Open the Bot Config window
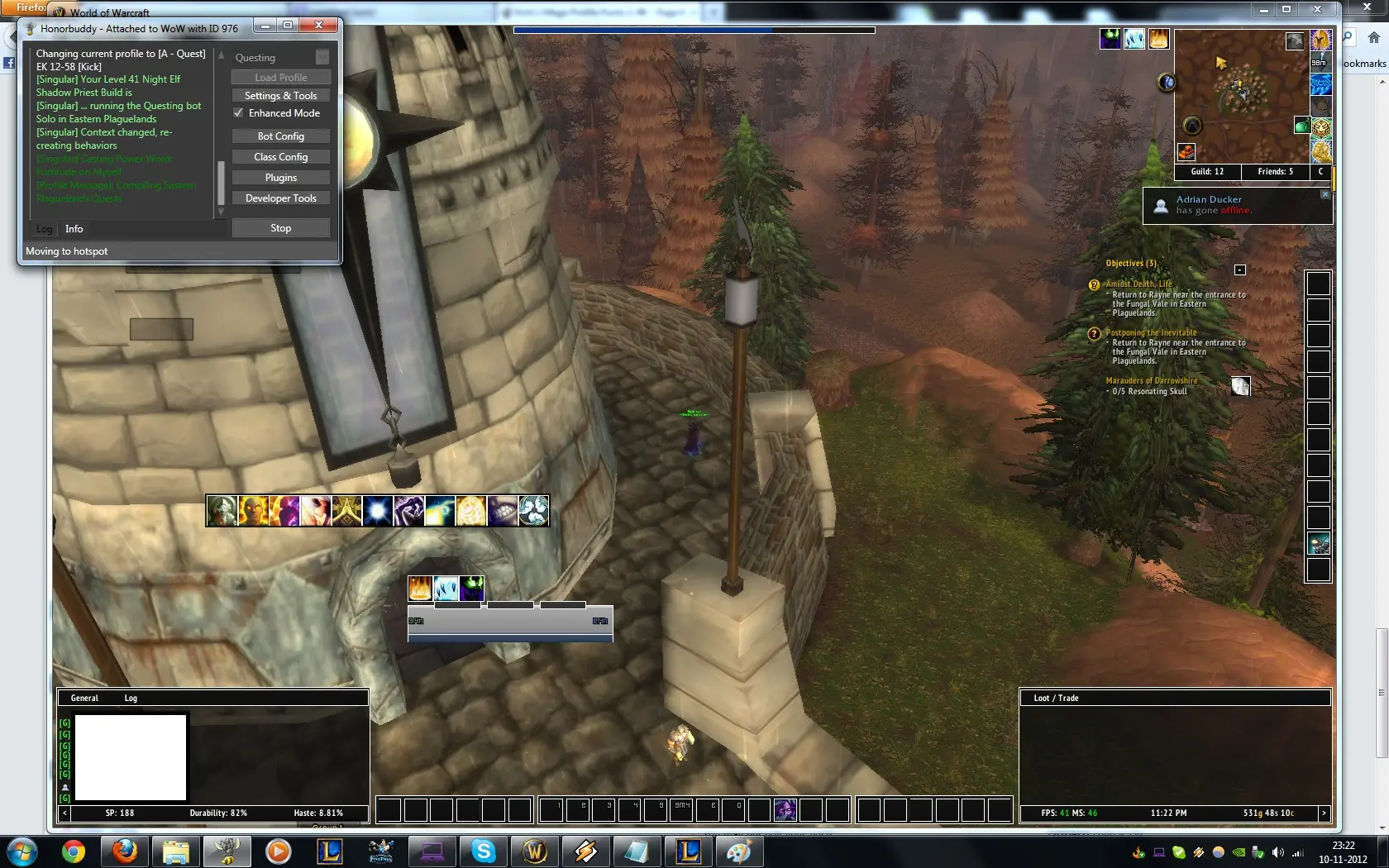 pyautogui.click(x=280, y=136)
